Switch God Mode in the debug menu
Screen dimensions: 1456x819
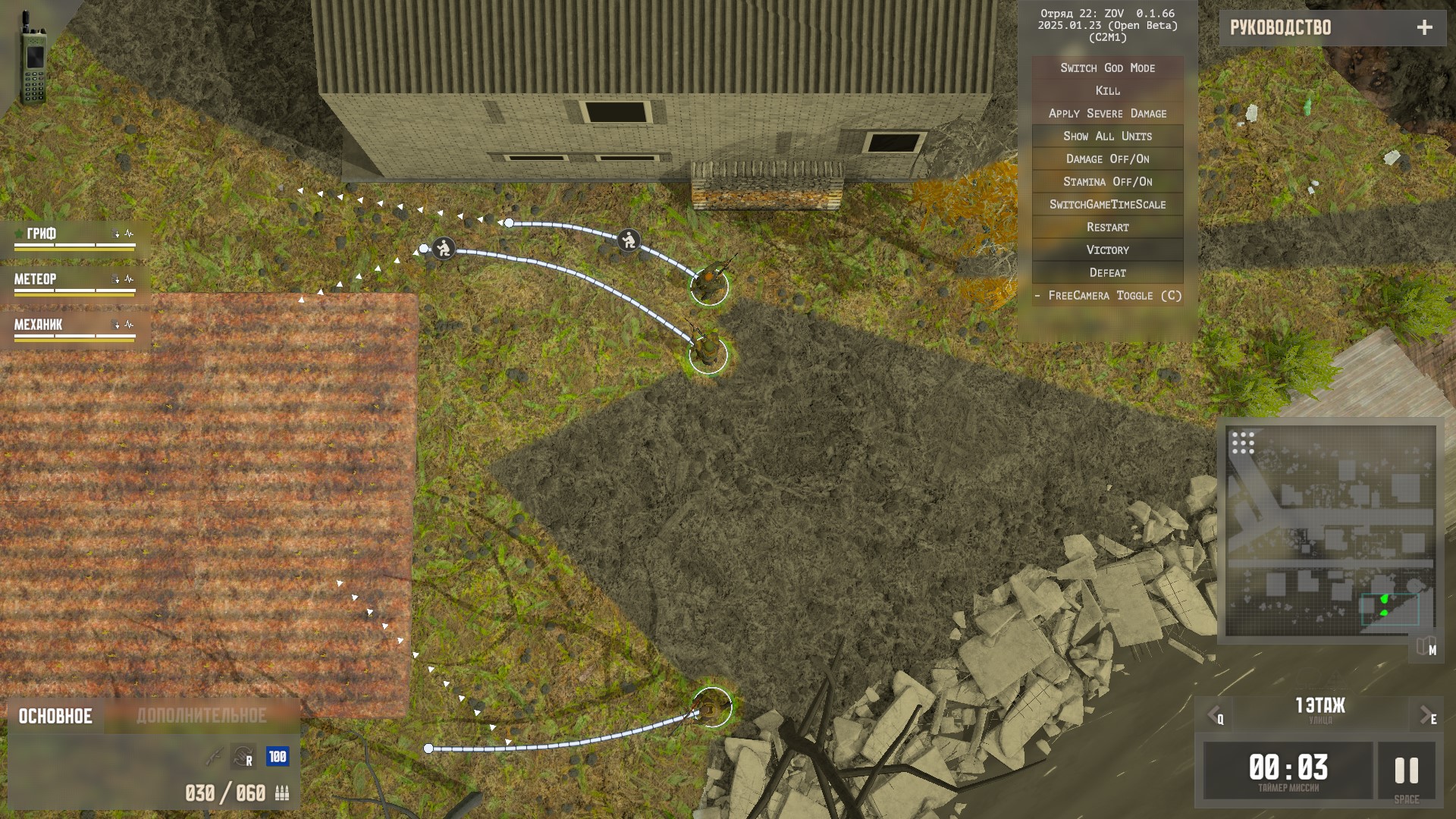pos(1107,68)
